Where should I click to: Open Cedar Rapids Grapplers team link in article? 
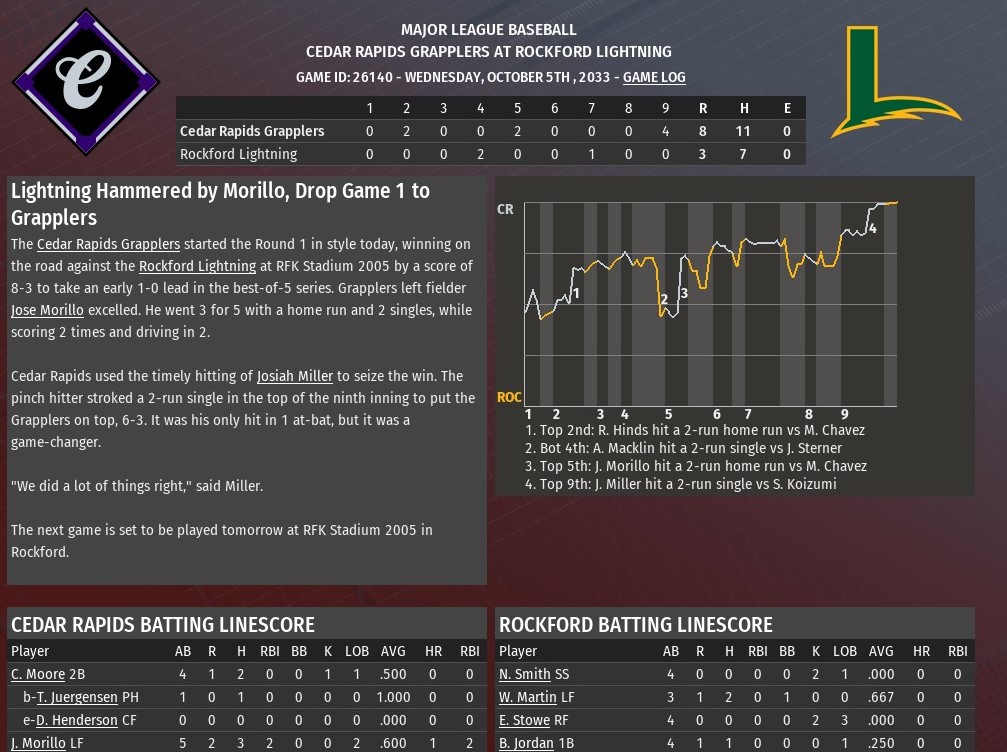pyautogui.click(x=108, y=244)
